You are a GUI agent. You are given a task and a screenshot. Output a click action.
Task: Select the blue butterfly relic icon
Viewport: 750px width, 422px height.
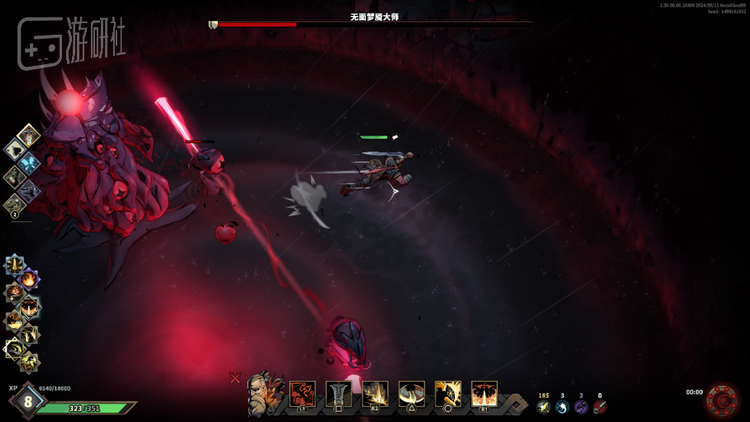[29, 164]
